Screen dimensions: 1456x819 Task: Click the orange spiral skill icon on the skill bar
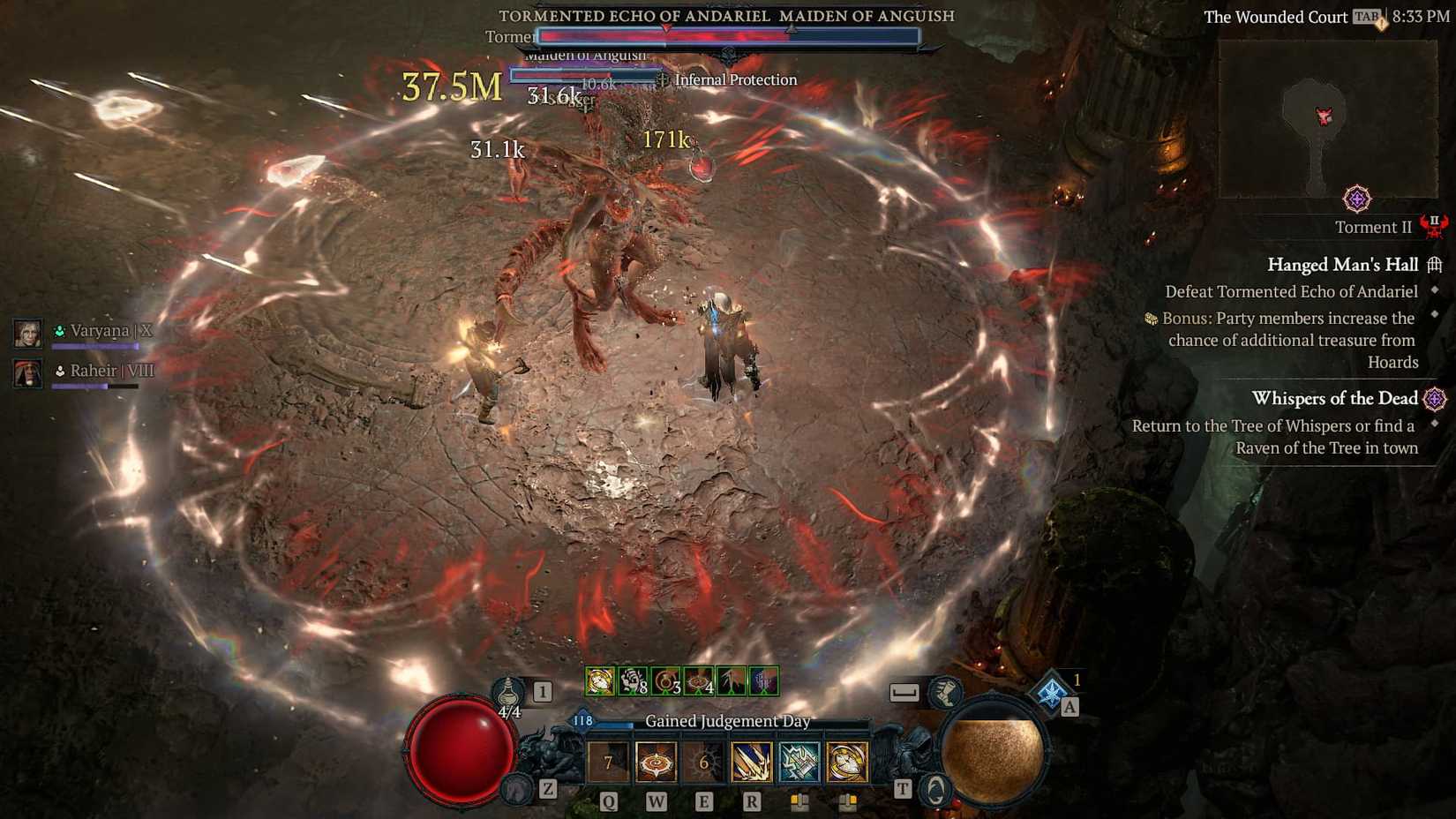coord(655,763)
